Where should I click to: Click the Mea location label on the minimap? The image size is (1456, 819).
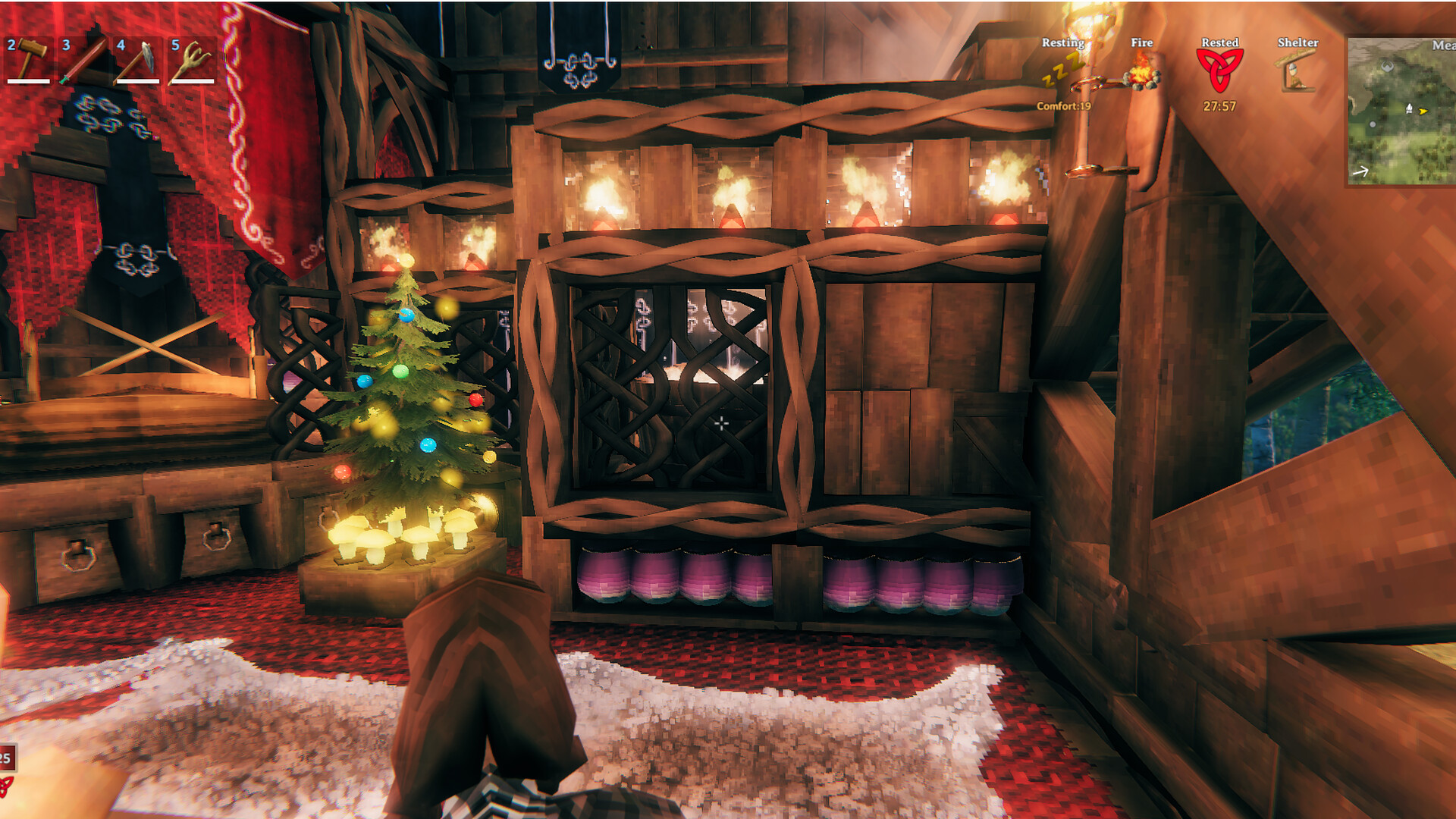point(1445,44)
